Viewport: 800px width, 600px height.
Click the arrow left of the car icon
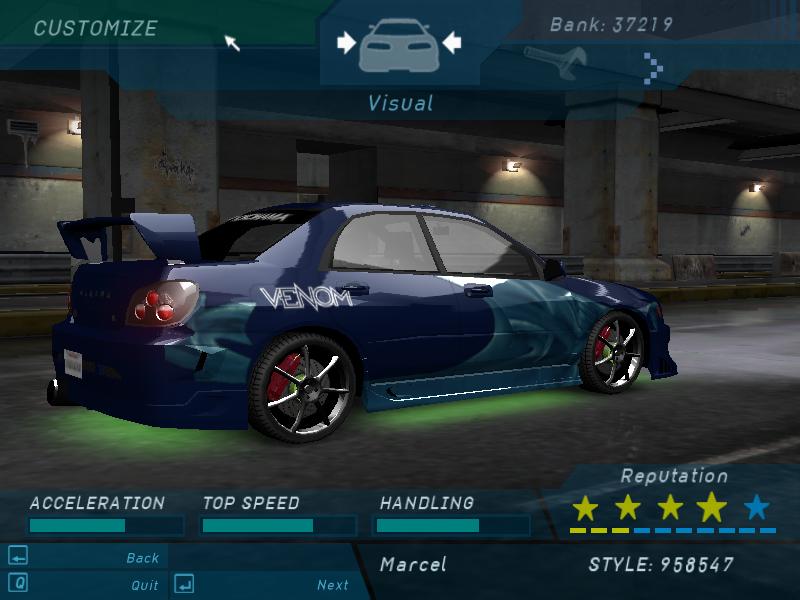[x=346, y=42]
